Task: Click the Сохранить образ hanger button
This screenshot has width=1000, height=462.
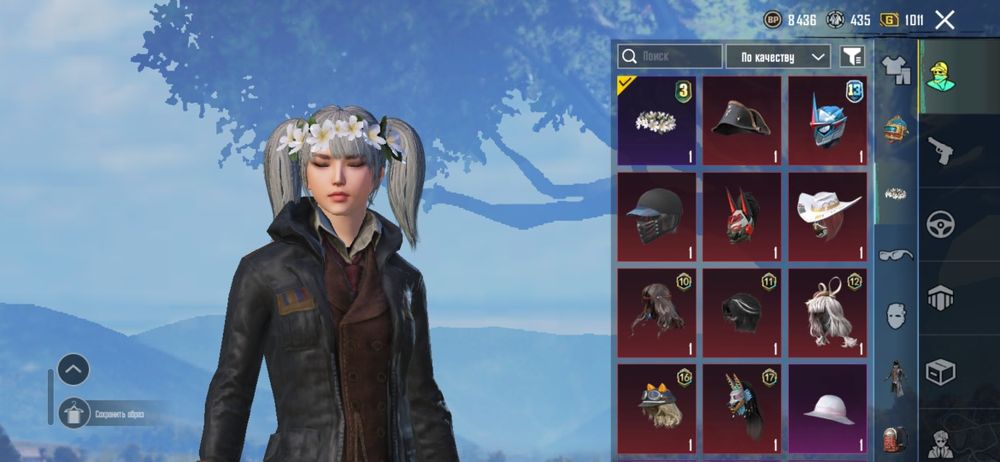Action: click(75, 412)
